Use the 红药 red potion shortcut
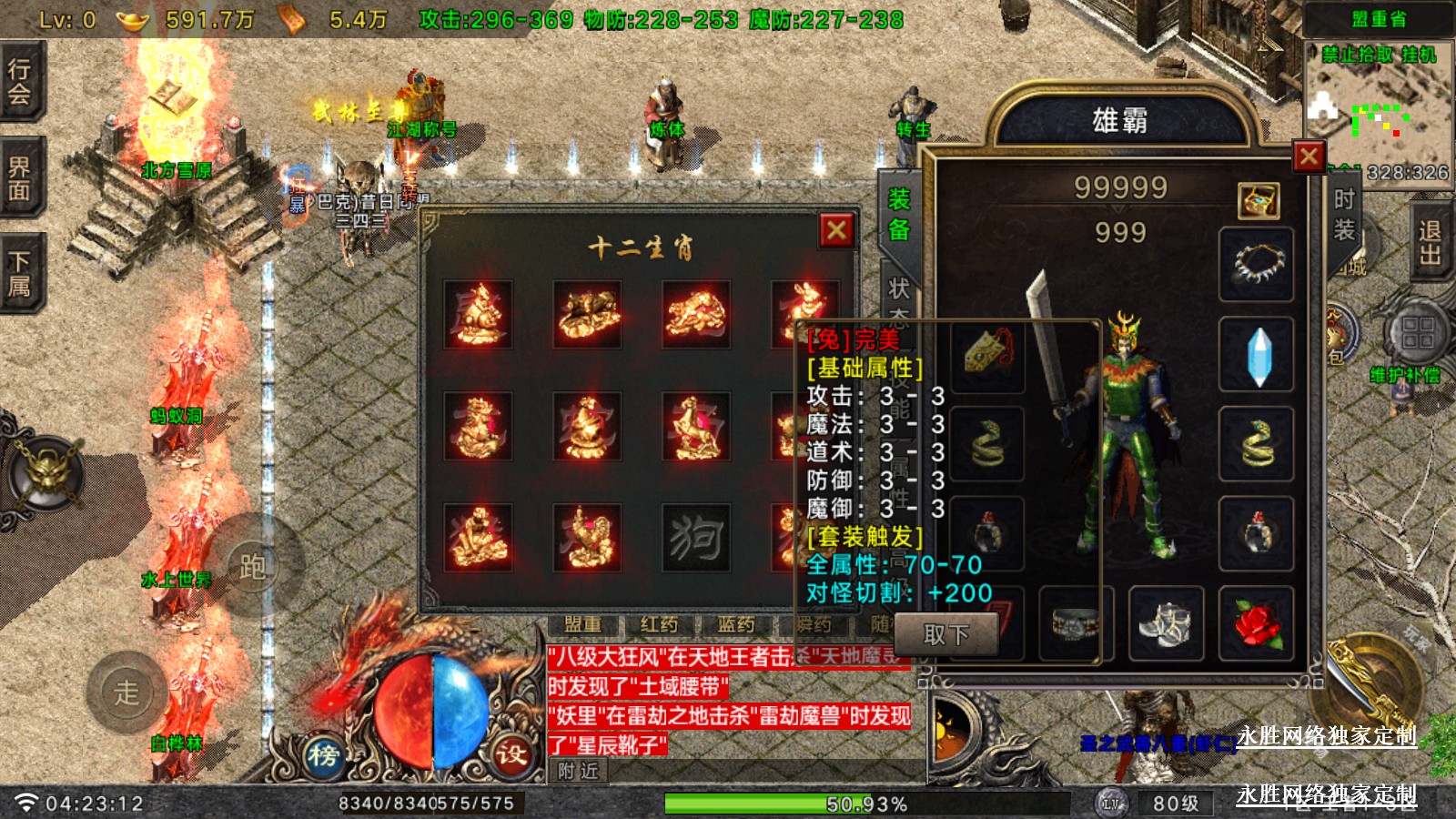This screenshot has width=1456, height=819. (x=659, y=624)
